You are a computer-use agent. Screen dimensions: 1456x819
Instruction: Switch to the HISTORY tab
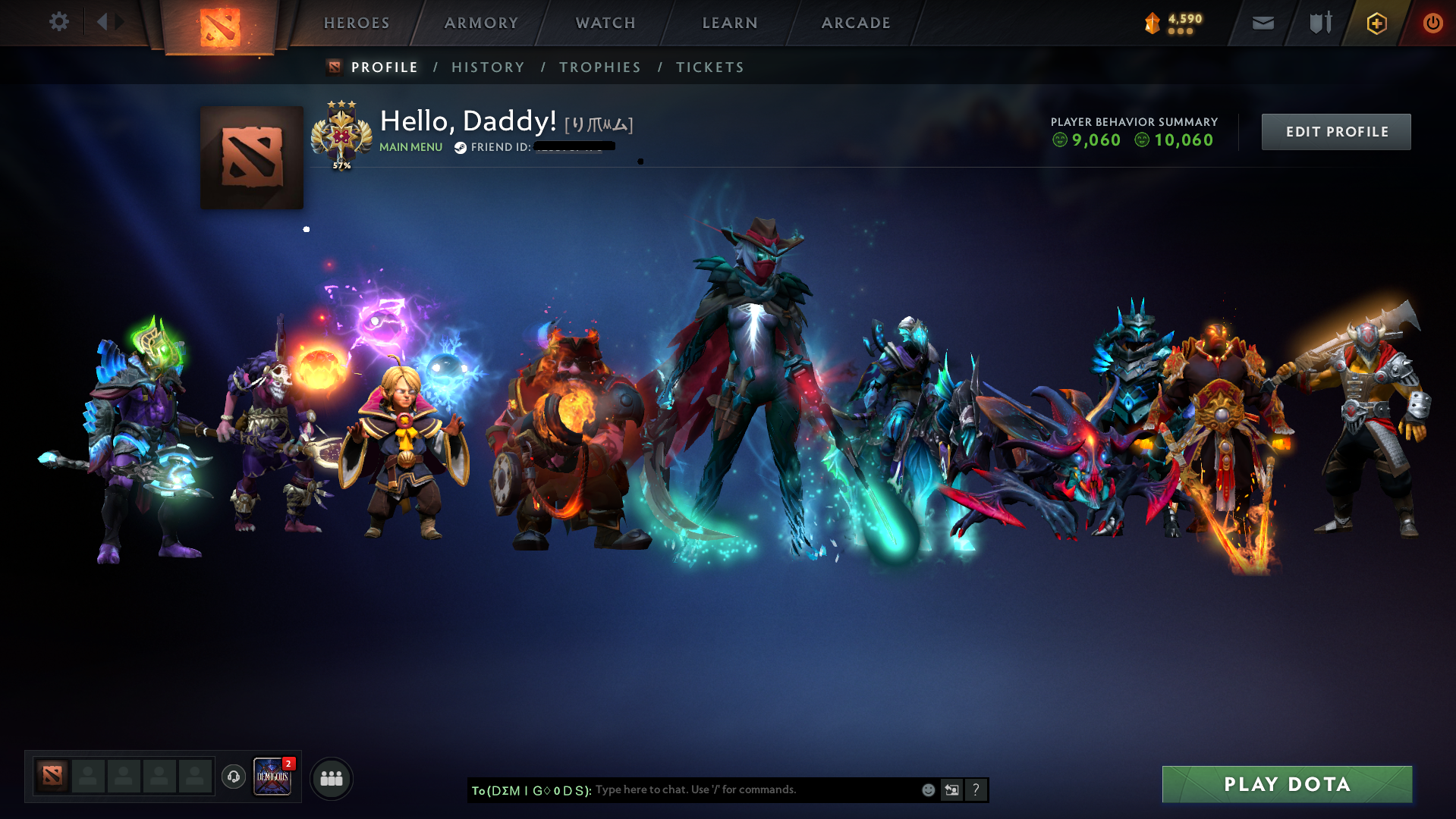487,67
